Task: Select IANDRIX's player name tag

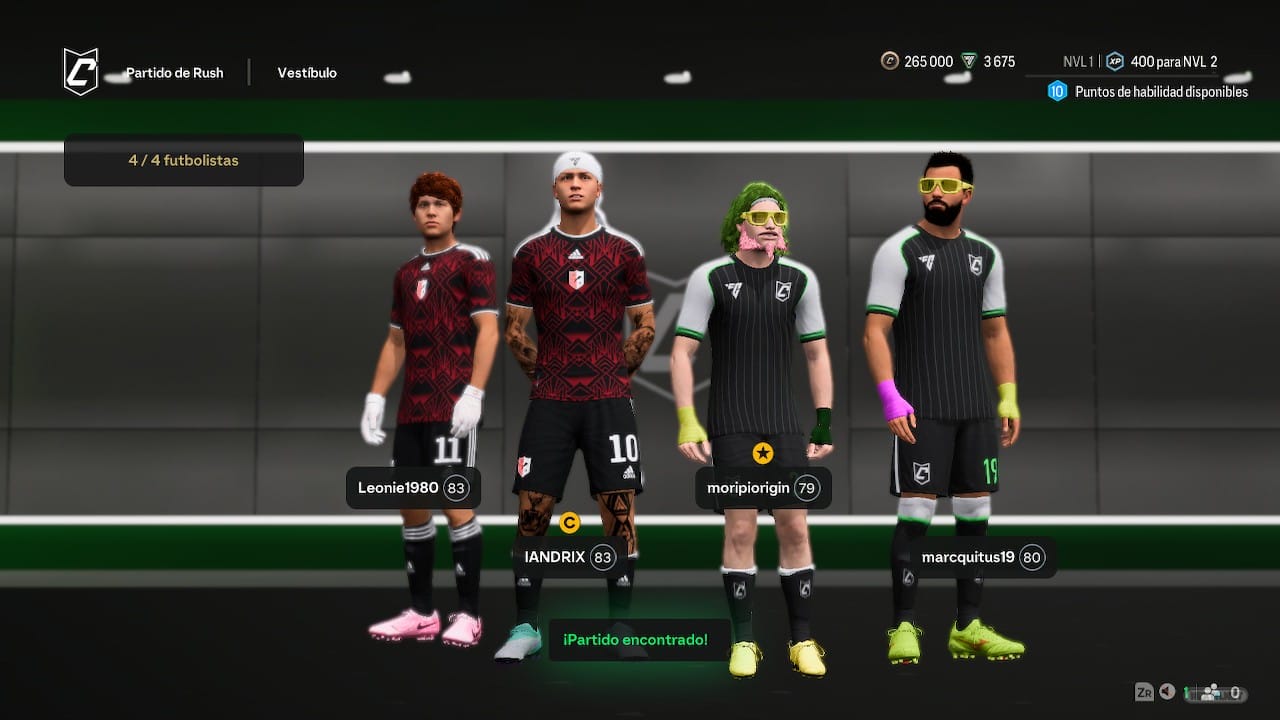Action: 569,557
